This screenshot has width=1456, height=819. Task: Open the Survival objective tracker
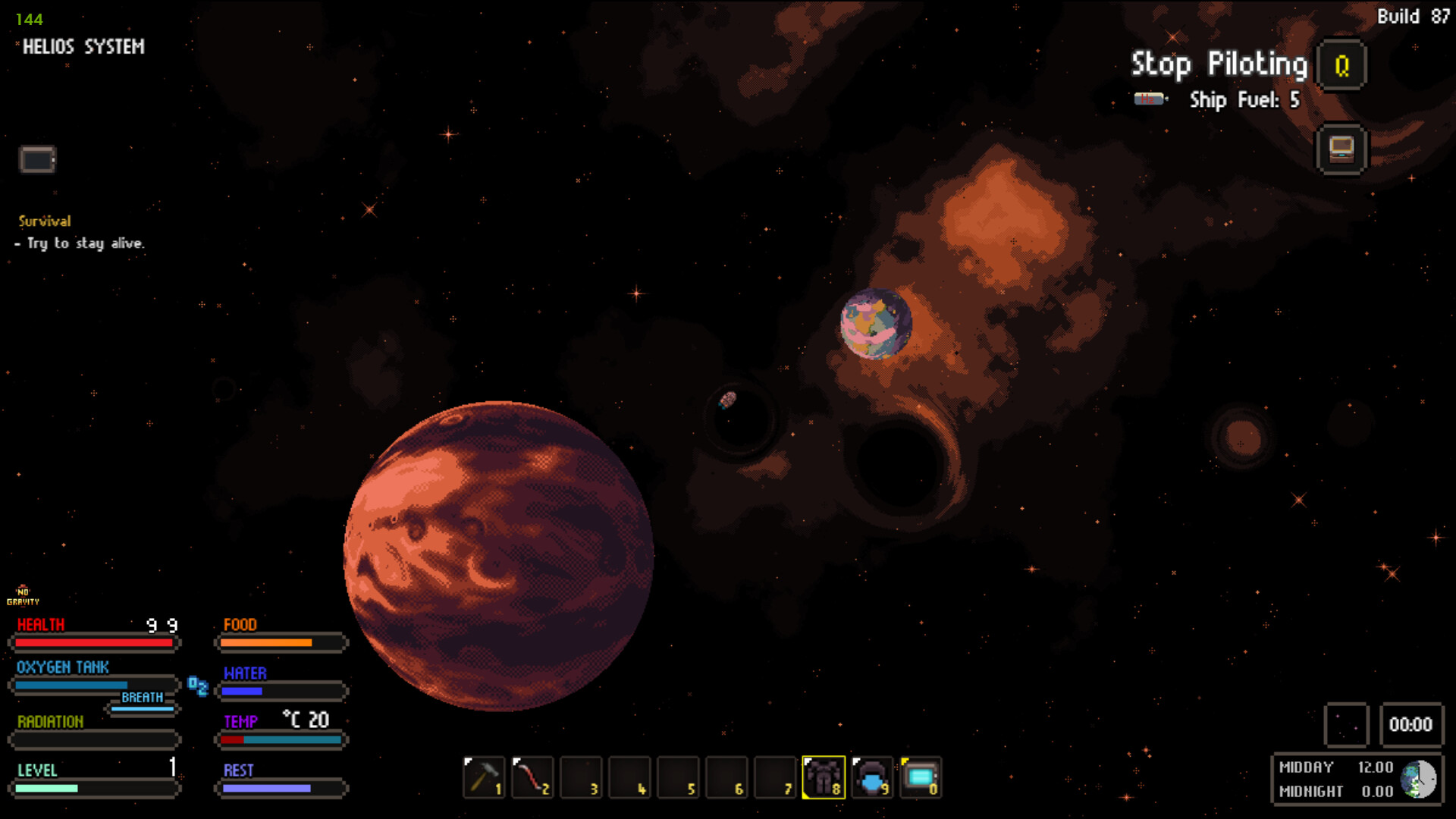[45, 221]
